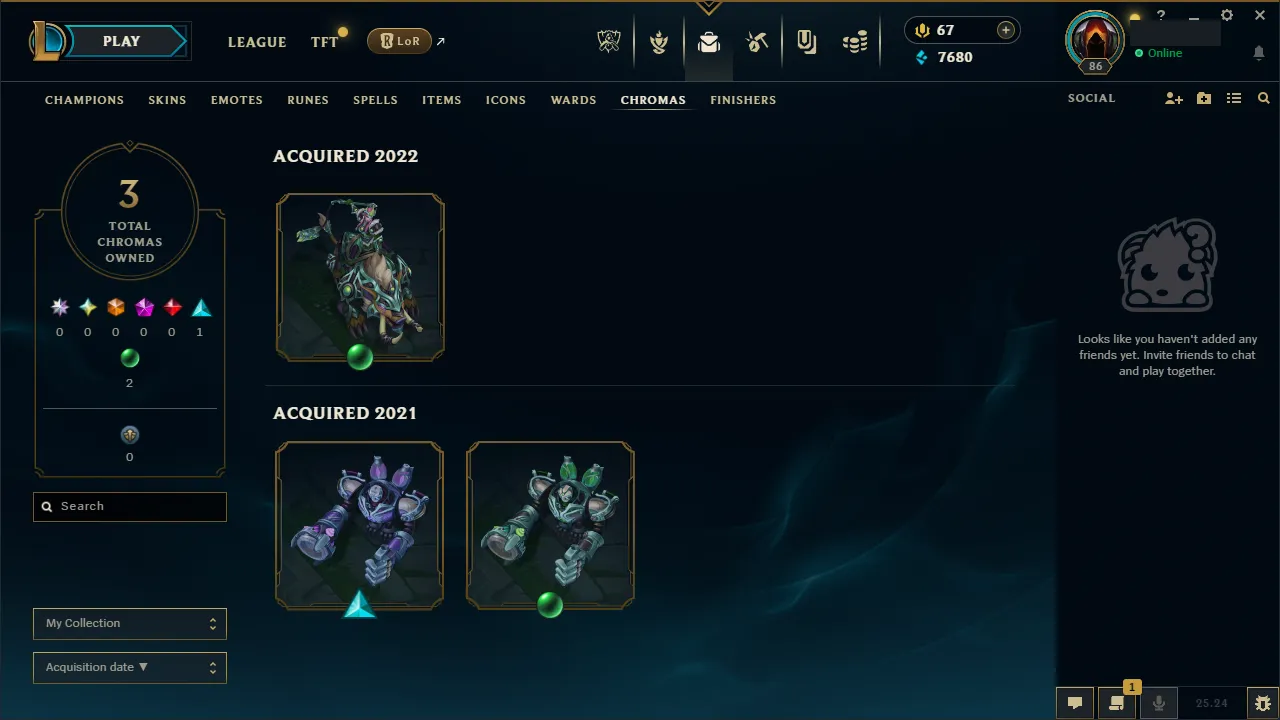1280x720 pixels.
Task: Open the Store coins icon
Action: [x=855, y=41]
